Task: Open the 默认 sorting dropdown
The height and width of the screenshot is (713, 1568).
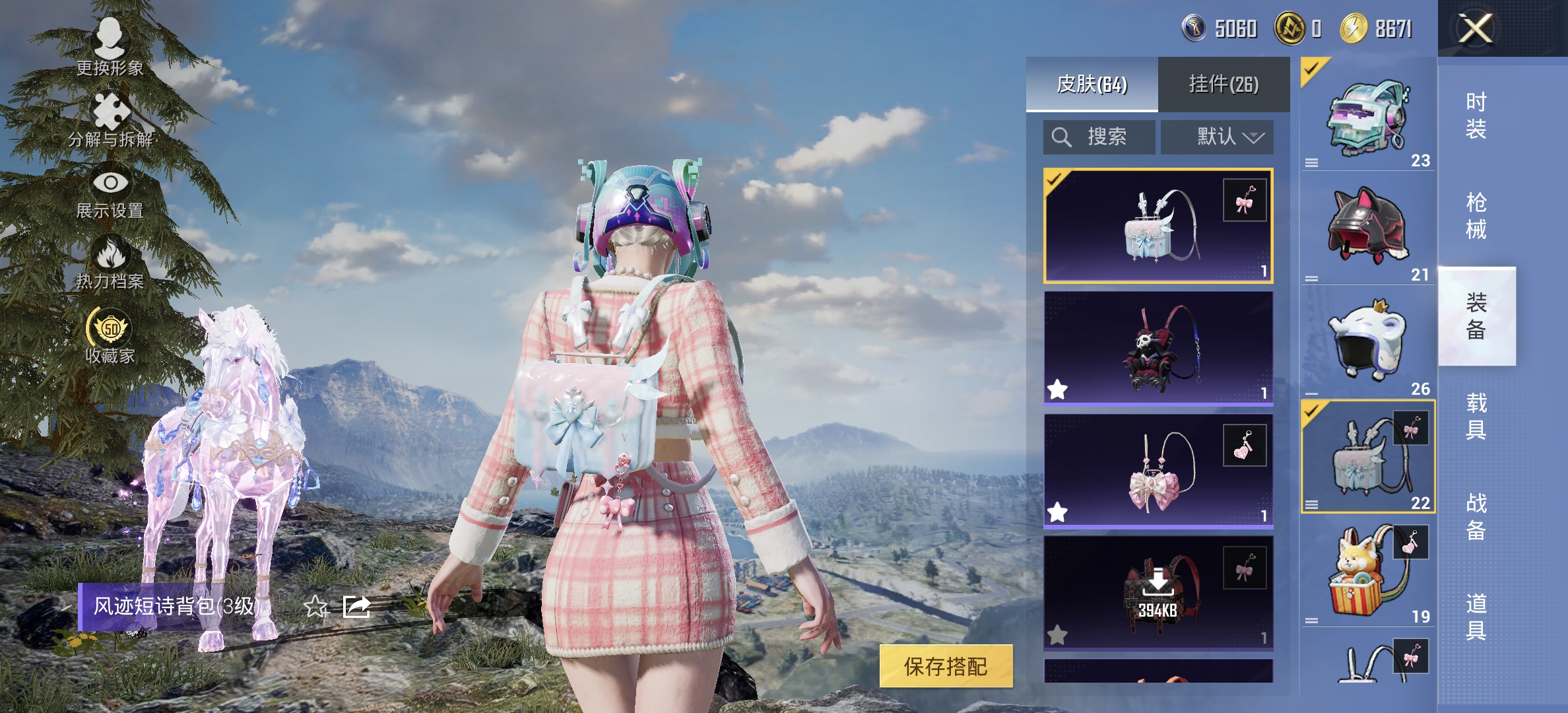Action: pyautogui.click(x=1216, y=137)
